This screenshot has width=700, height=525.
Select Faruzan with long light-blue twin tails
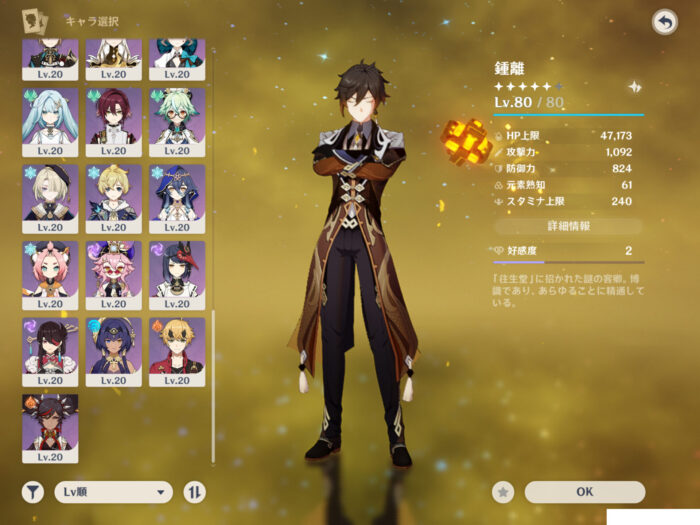tap(50, 120)
